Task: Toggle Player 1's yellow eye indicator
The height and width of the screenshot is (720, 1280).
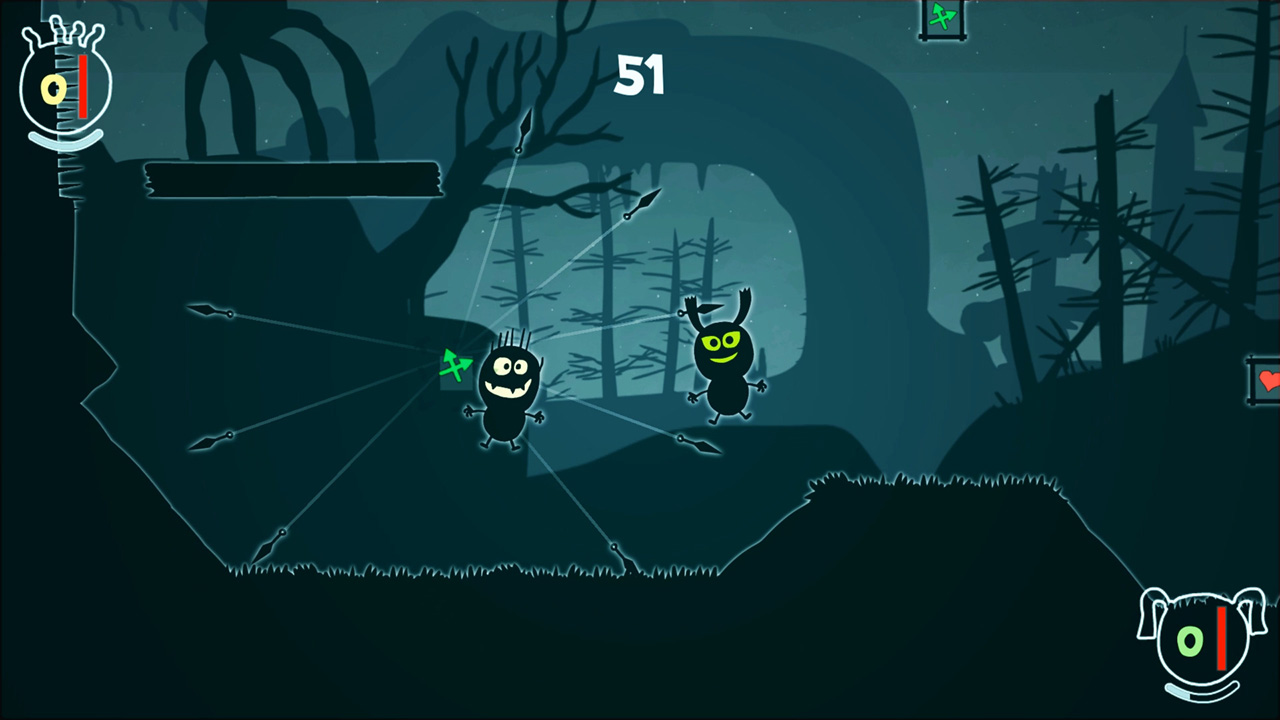Action: click(x=52, y=88)
